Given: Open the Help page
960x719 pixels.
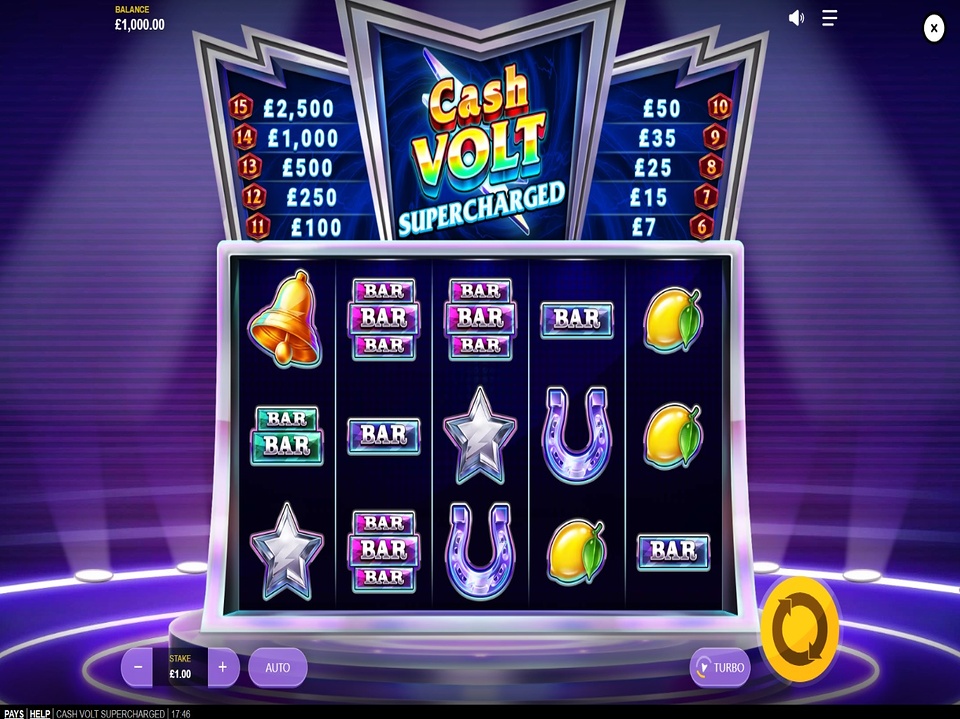Looking at the screenshot, I should 39,713.
